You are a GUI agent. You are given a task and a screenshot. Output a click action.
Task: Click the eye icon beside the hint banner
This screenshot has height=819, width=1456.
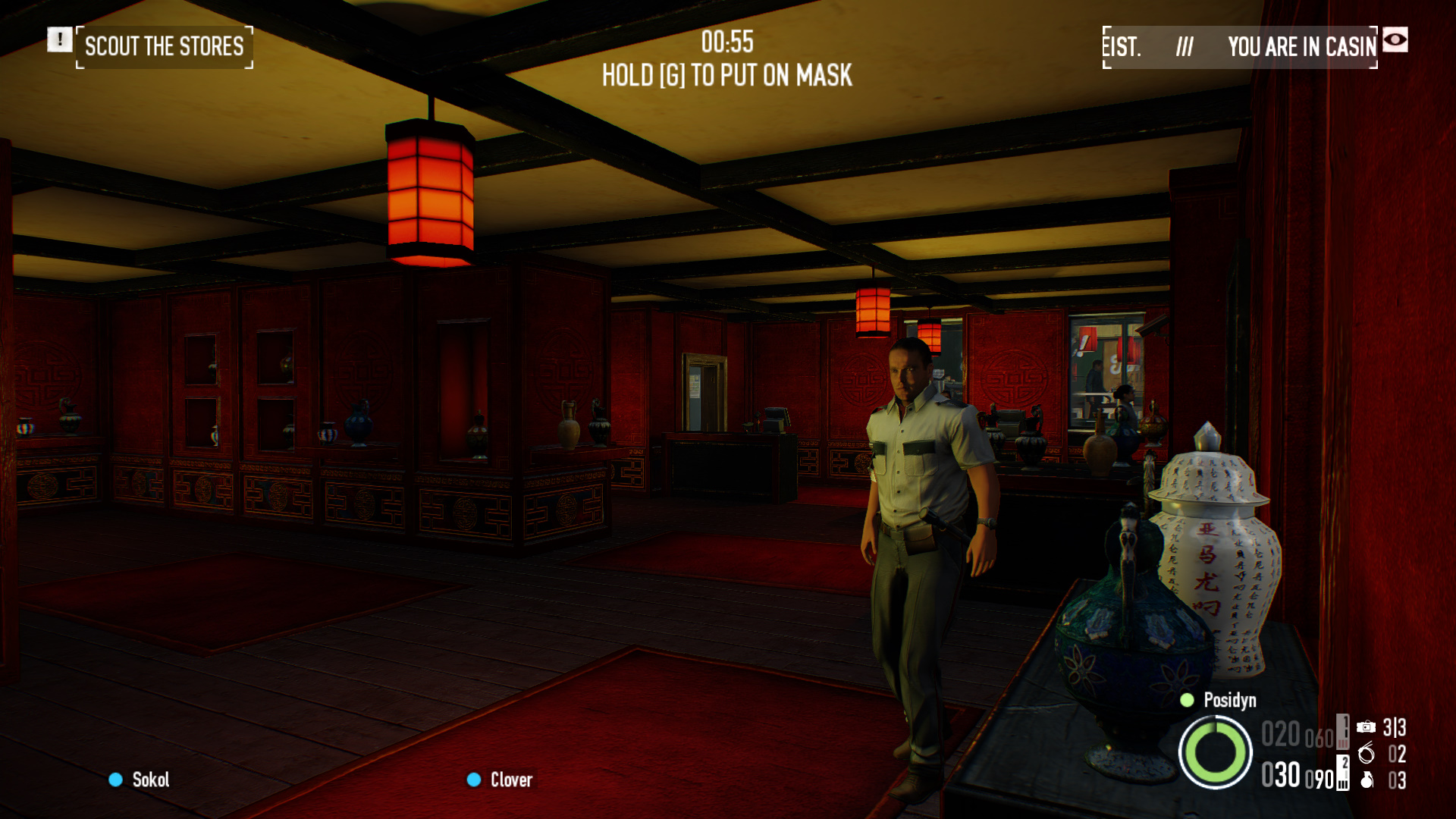tap(1395, 39)
